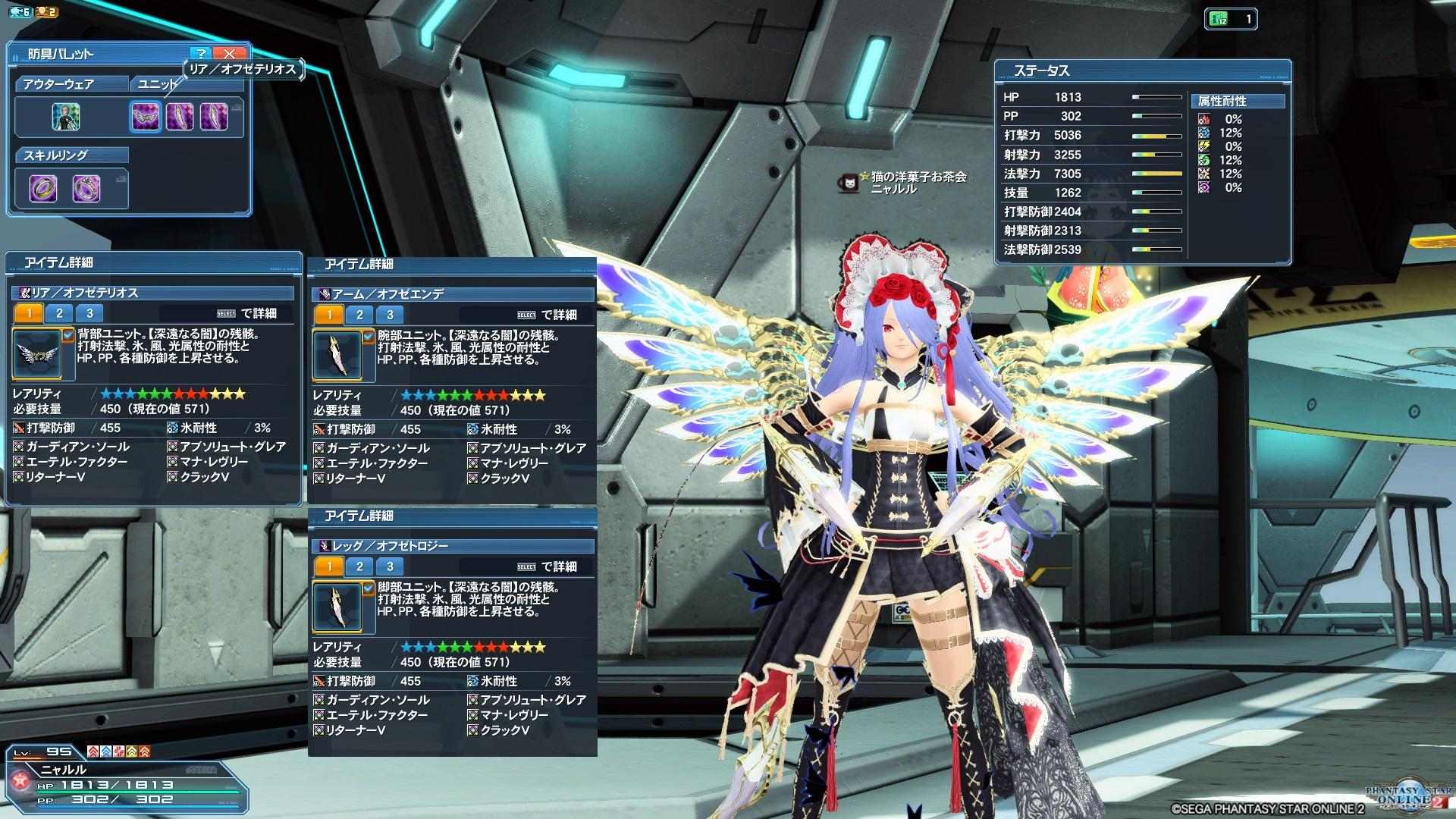This screenshot has height=819, width=1456.
Task: Select the third leg unit icon in ユニット slots
Action: tap(214, 117)
